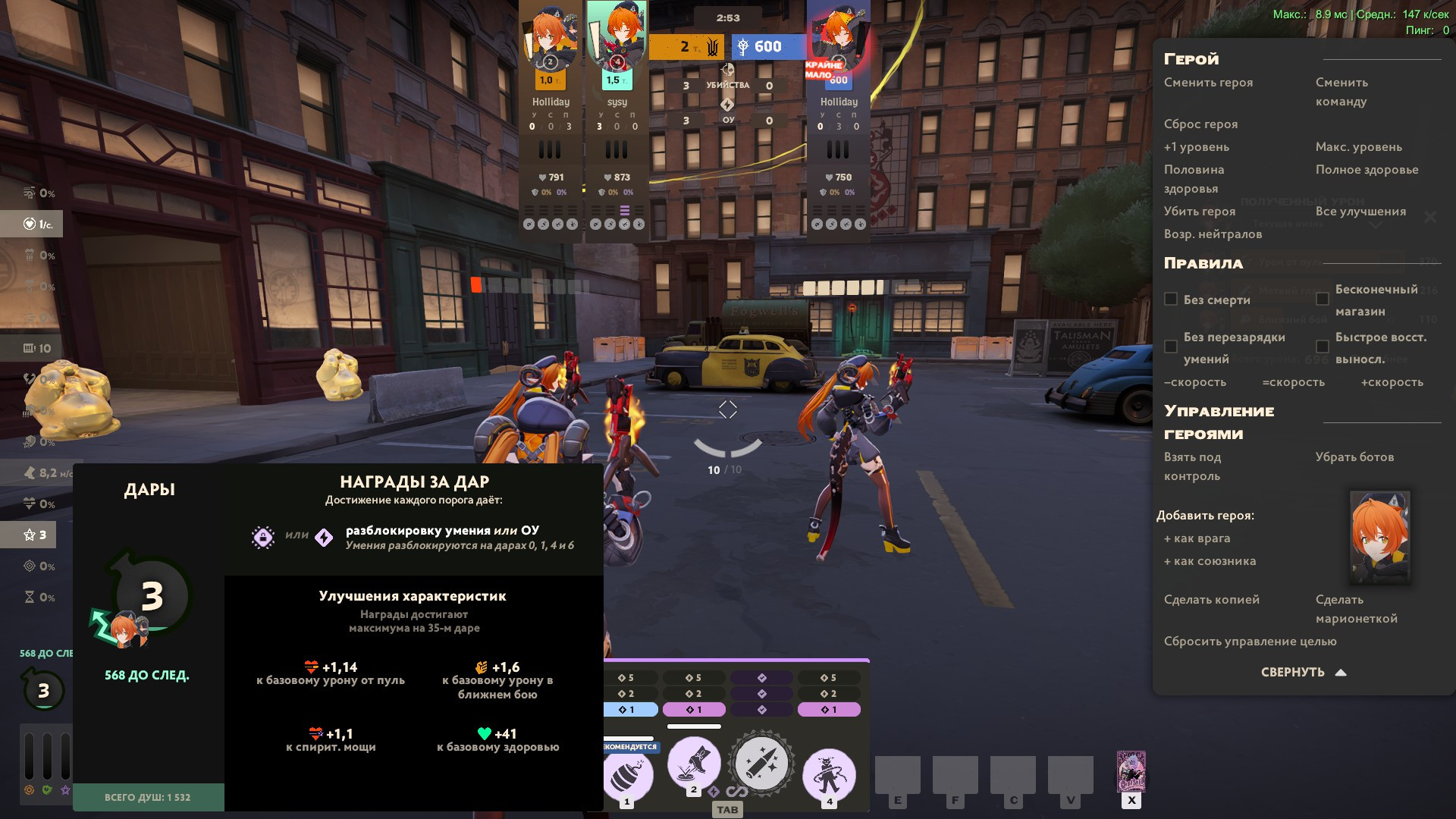Restore "Полное здоровье"
1456x819 pixels.
[x=1367, y=170]
